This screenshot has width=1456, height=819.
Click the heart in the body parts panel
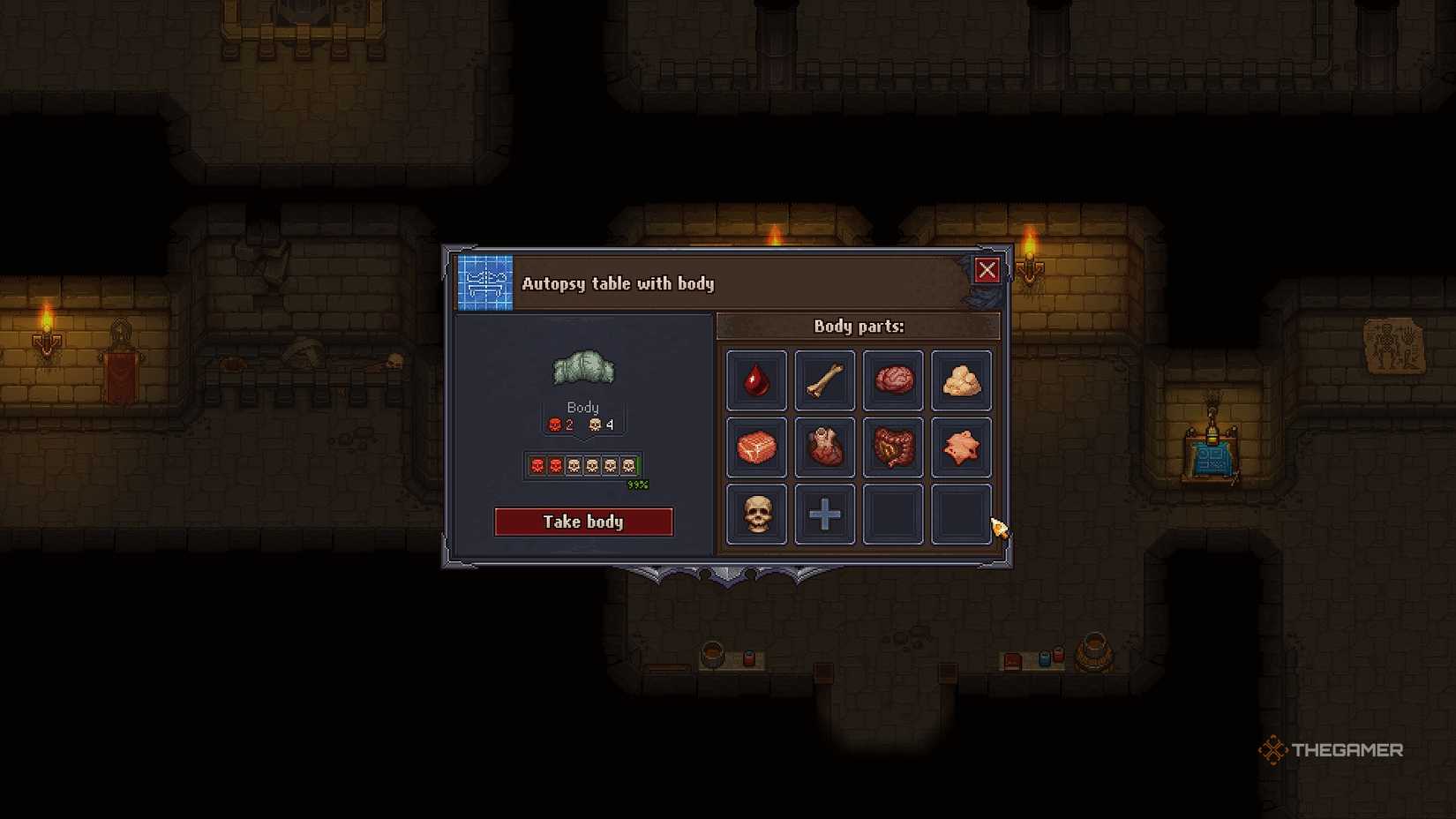(x=824, y=447)
